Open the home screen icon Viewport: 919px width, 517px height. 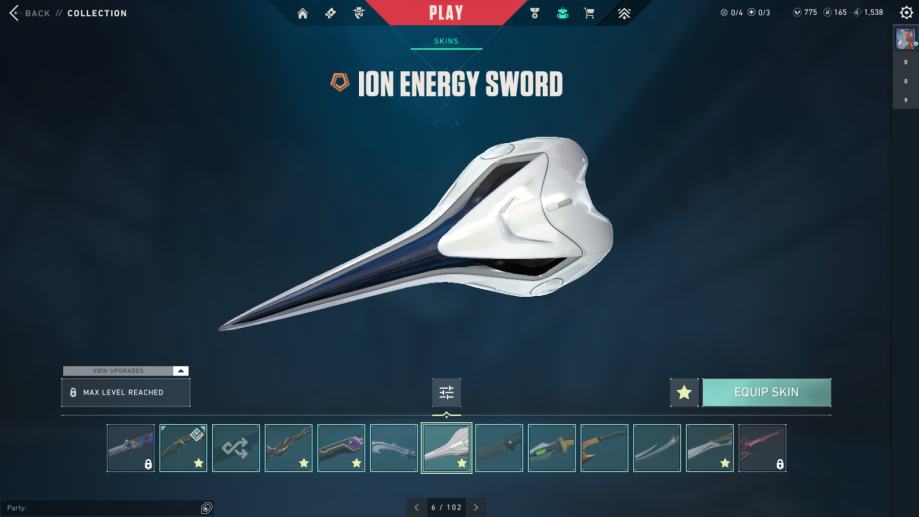[x=303, y=13]
